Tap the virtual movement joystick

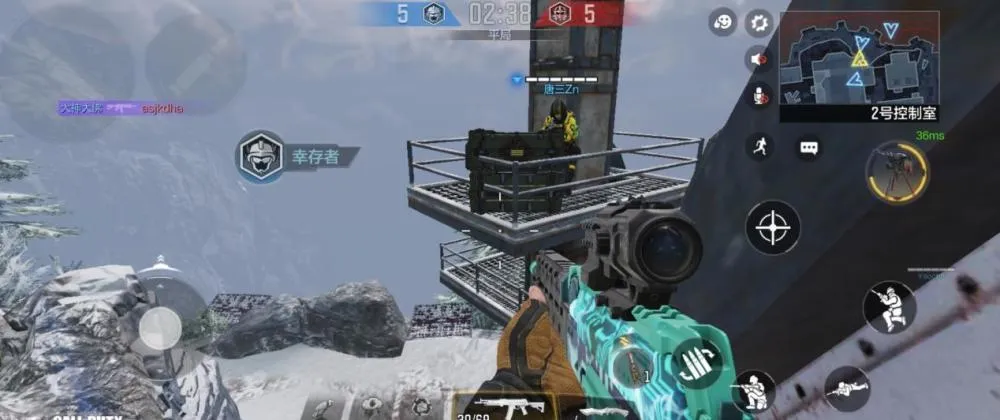coord(160,328)
